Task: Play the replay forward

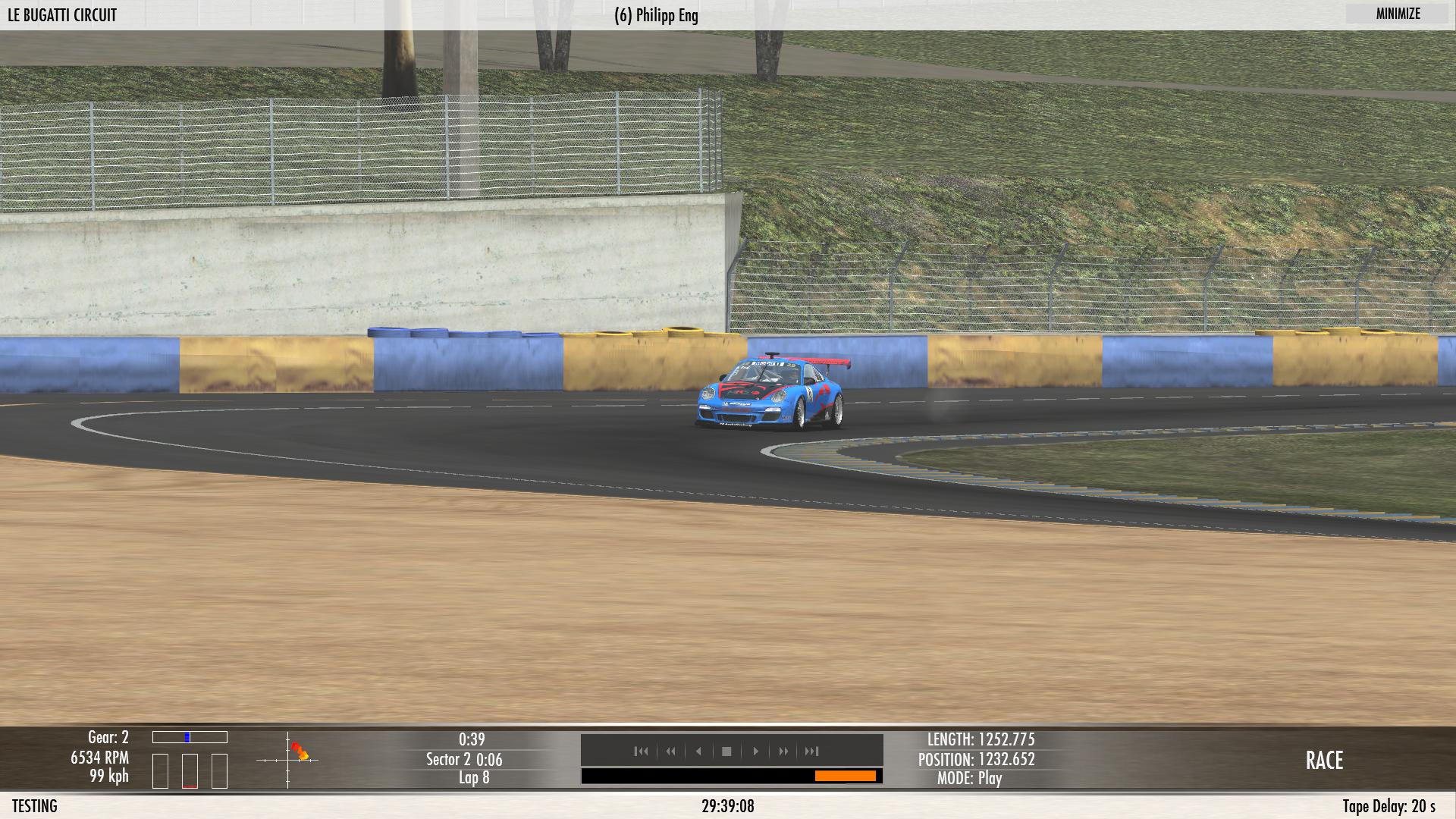Action: [755, 752]
